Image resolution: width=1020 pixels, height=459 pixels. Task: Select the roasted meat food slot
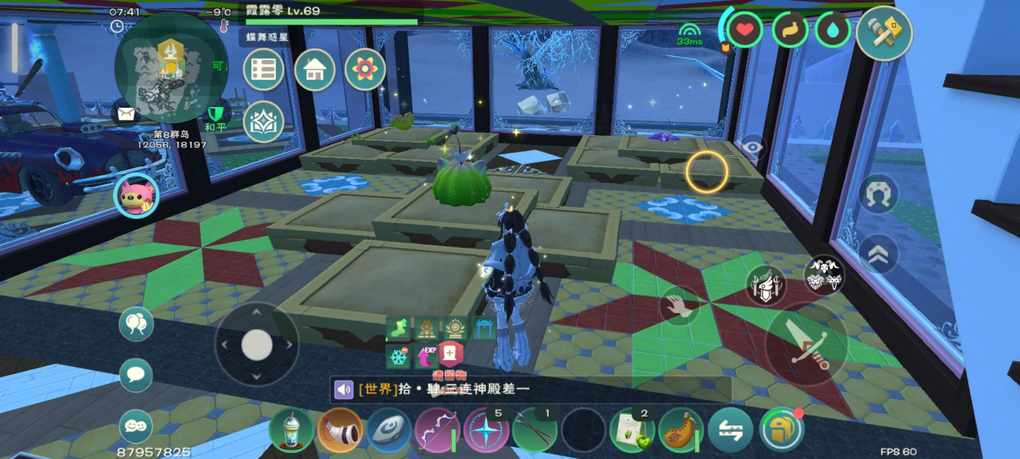pyautogui.click(x=681, y=430)
